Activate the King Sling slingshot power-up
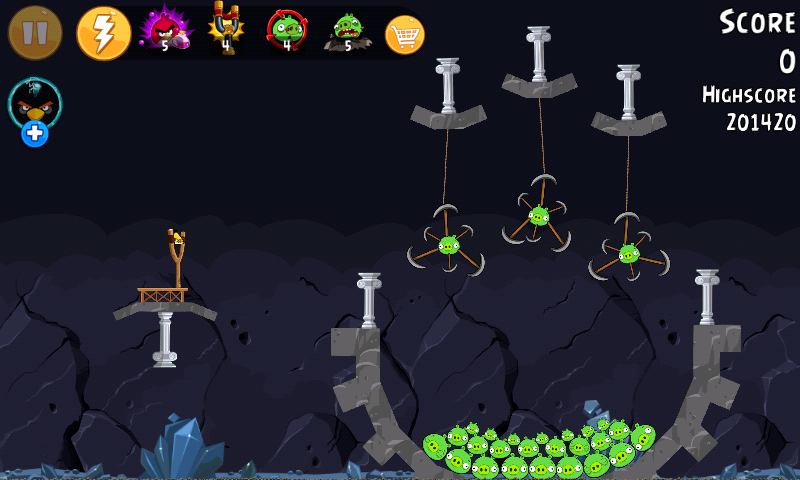 (226, 28)
